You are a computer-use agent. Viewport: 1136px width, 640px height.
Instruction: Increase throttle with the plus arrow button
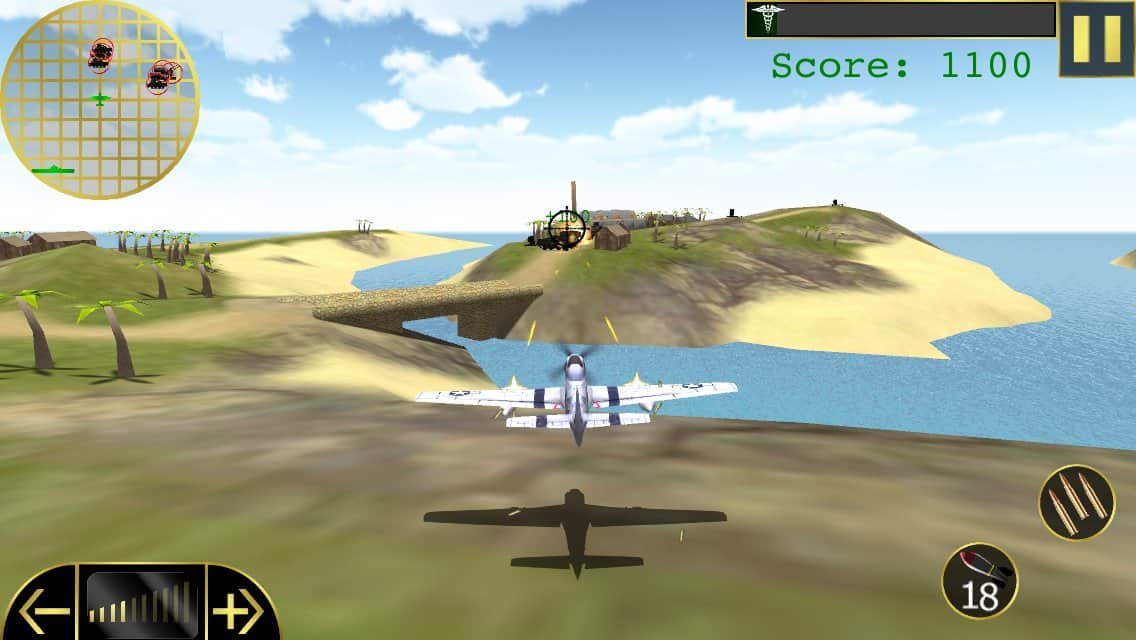pos(240,606)
